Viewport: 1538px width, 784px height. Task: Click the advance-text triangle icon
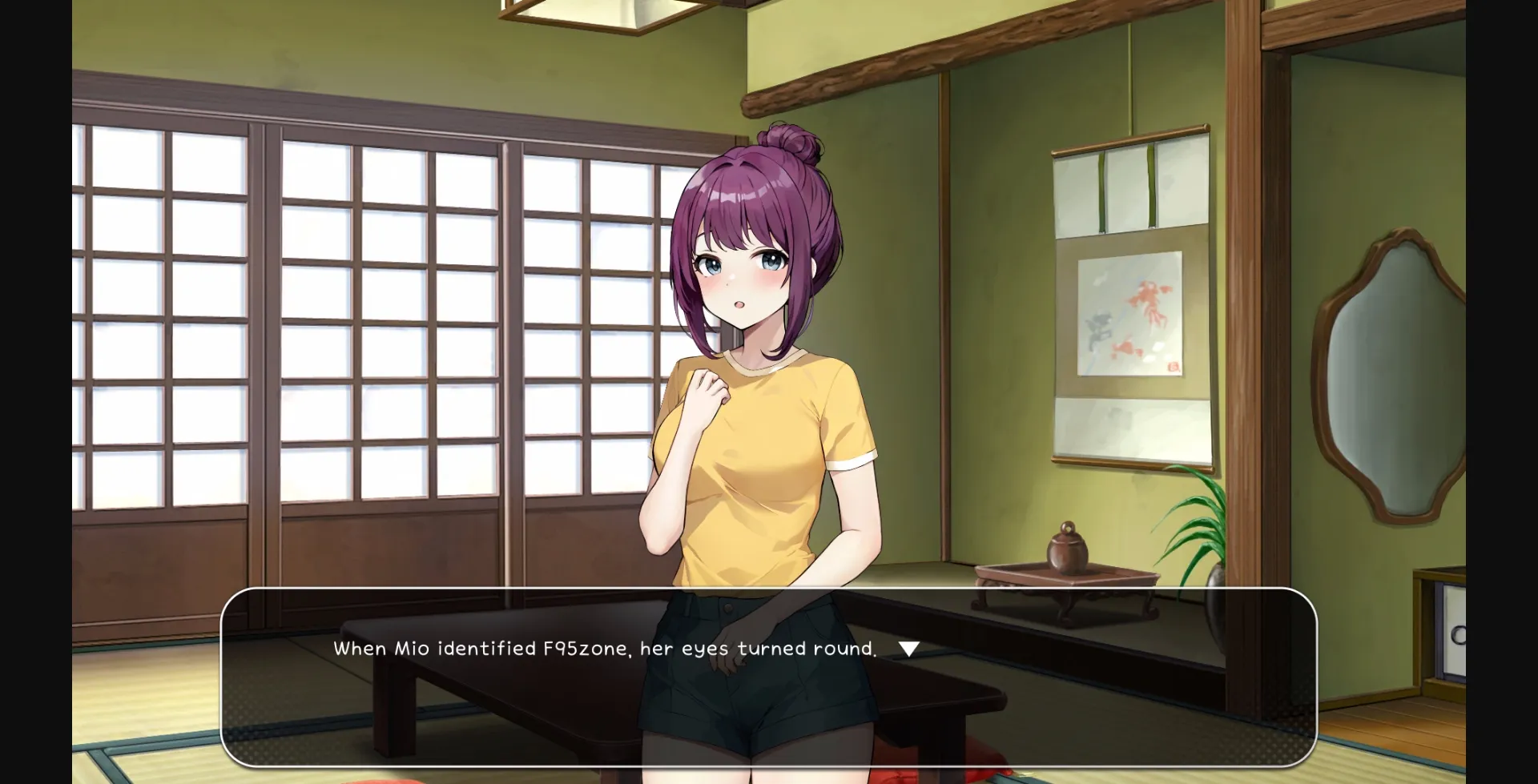click(909, 649)
